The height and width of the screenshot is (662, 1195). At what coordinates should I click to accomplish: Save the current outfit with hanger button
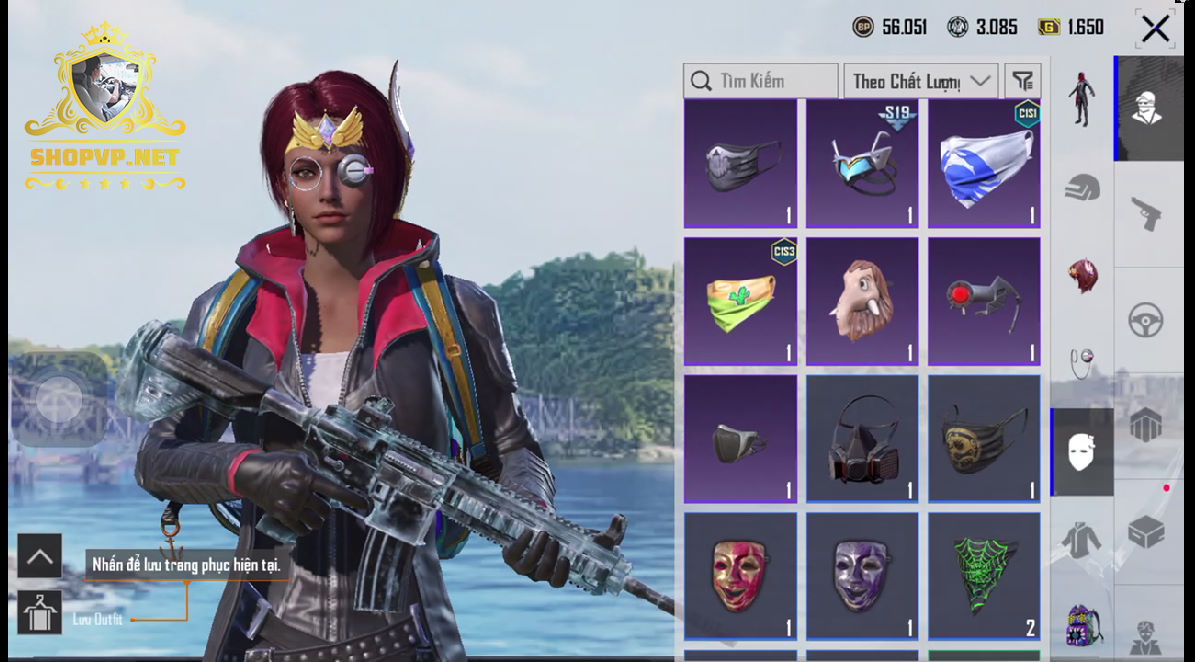click(40, 612)
